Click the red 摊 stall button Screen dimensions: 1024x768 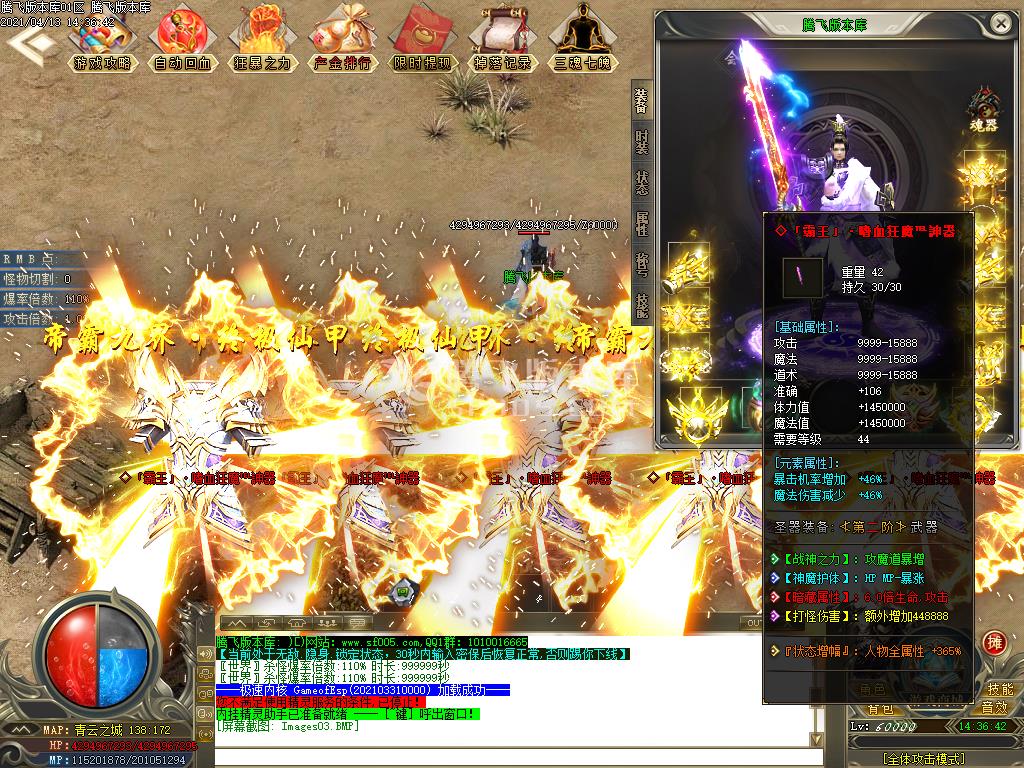(x=993, y=641)
